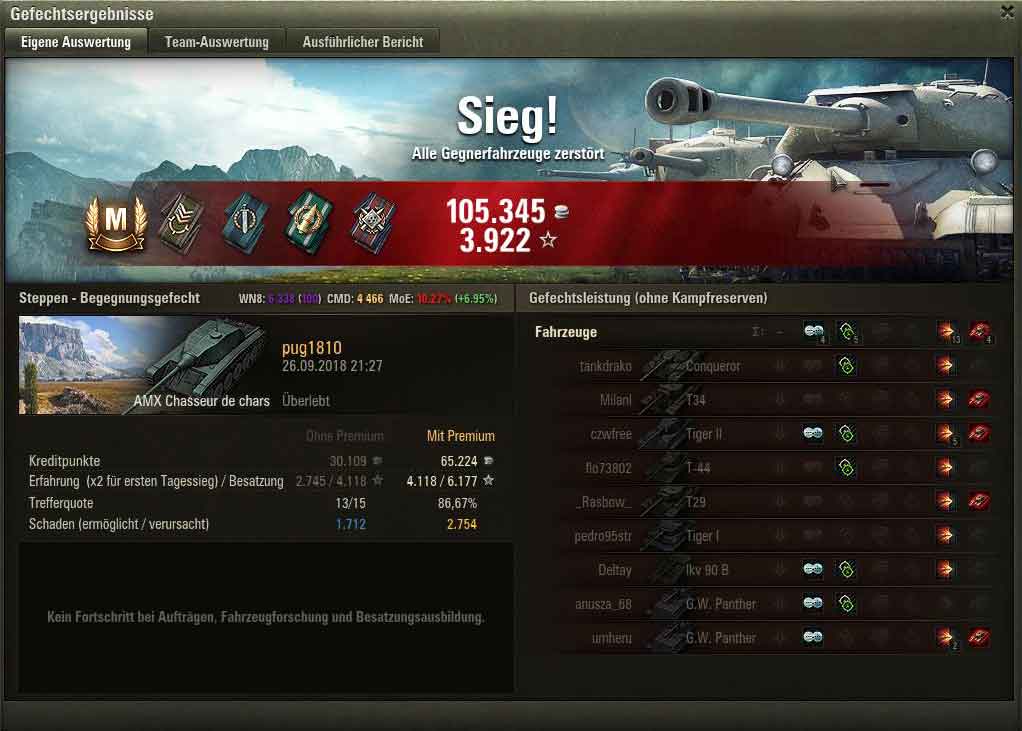The height and width of the screenshot is (731, 1022).
Task: Click the AMX Chasseur de chars vehicle thumbnail
Action: (145, 365)
